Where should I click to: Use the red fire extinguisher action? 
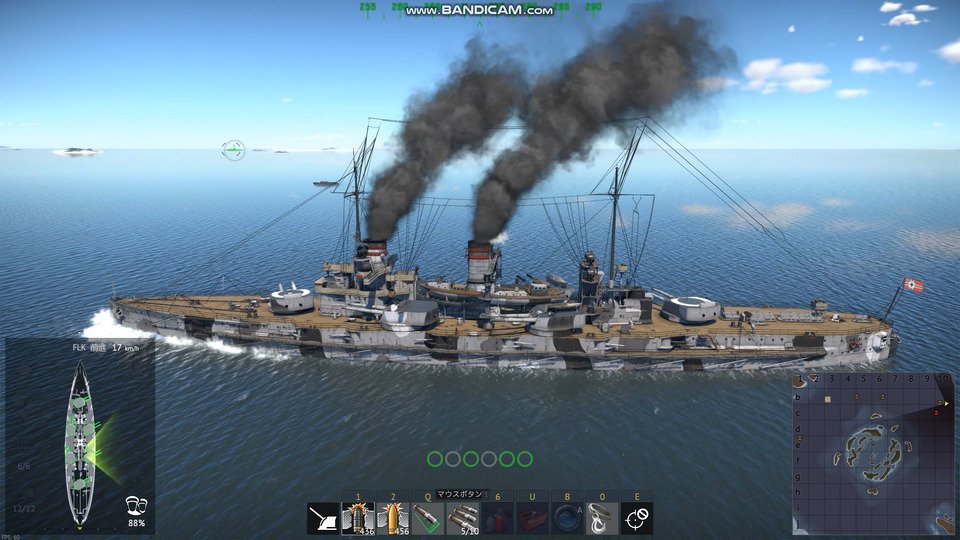coord(497,518)
